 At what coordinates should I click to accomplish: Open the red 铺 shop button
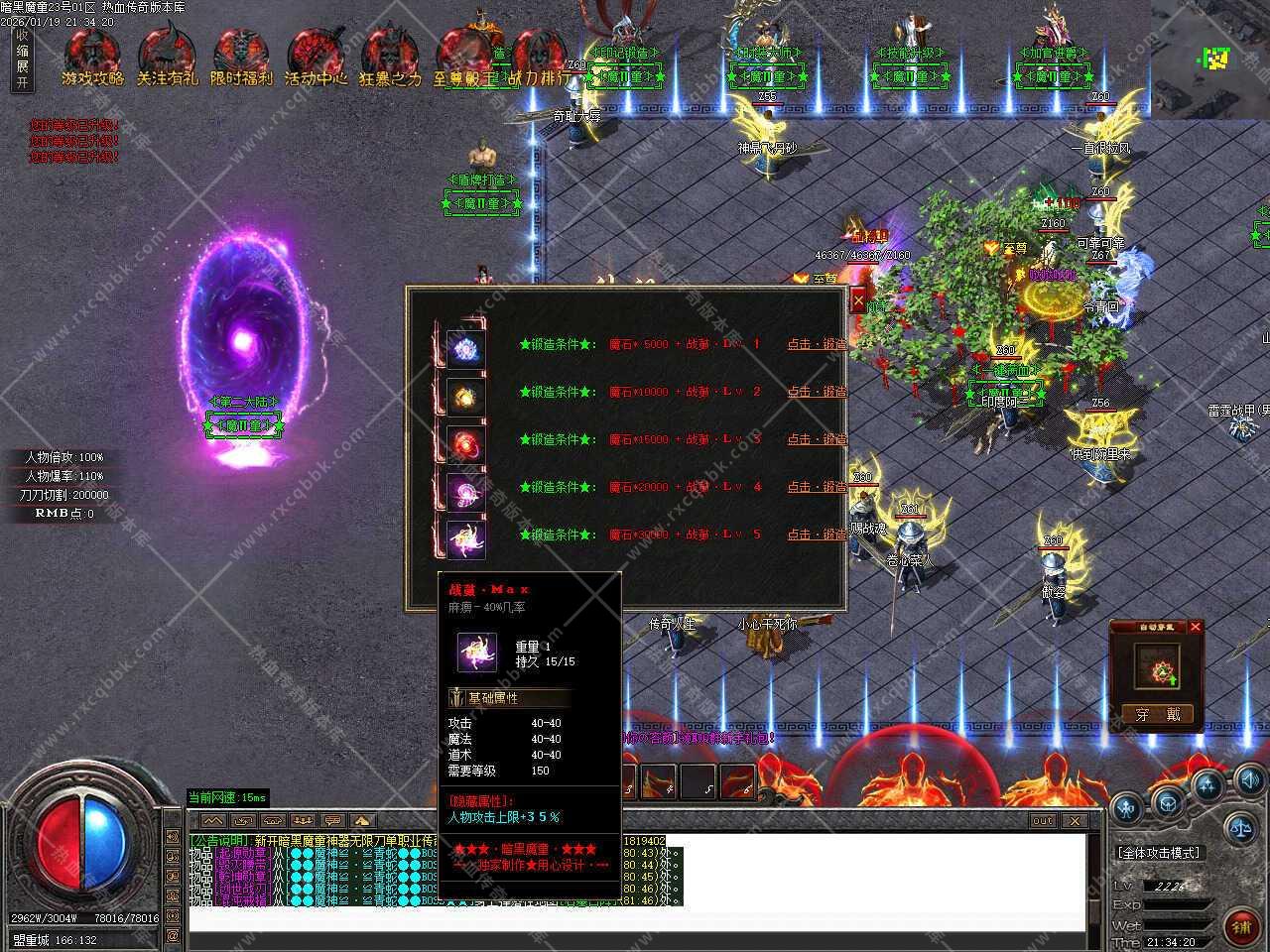click(1241, 926)
